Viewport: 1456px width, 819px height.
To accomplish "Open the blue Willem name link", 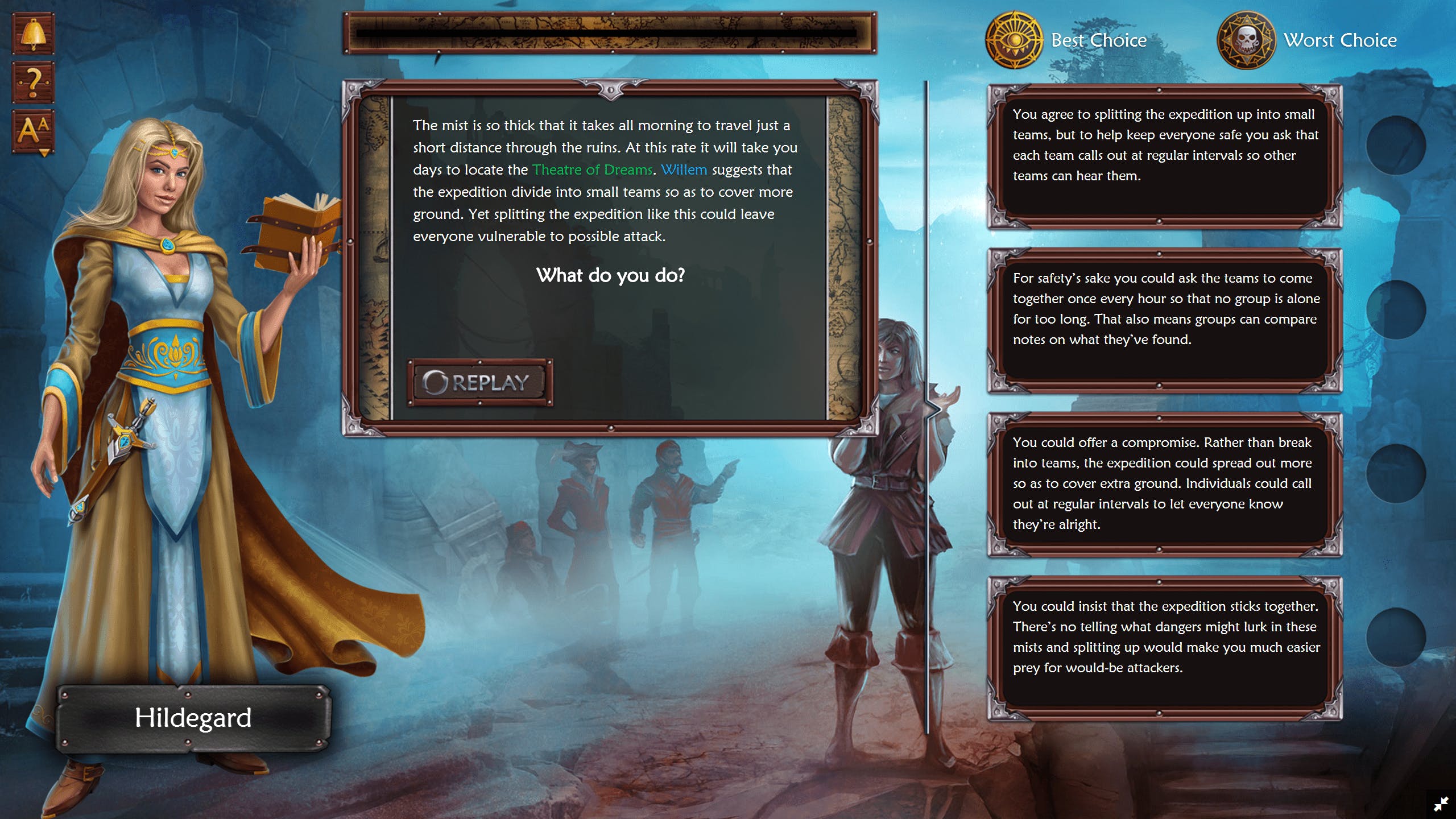I will point(684,169).
